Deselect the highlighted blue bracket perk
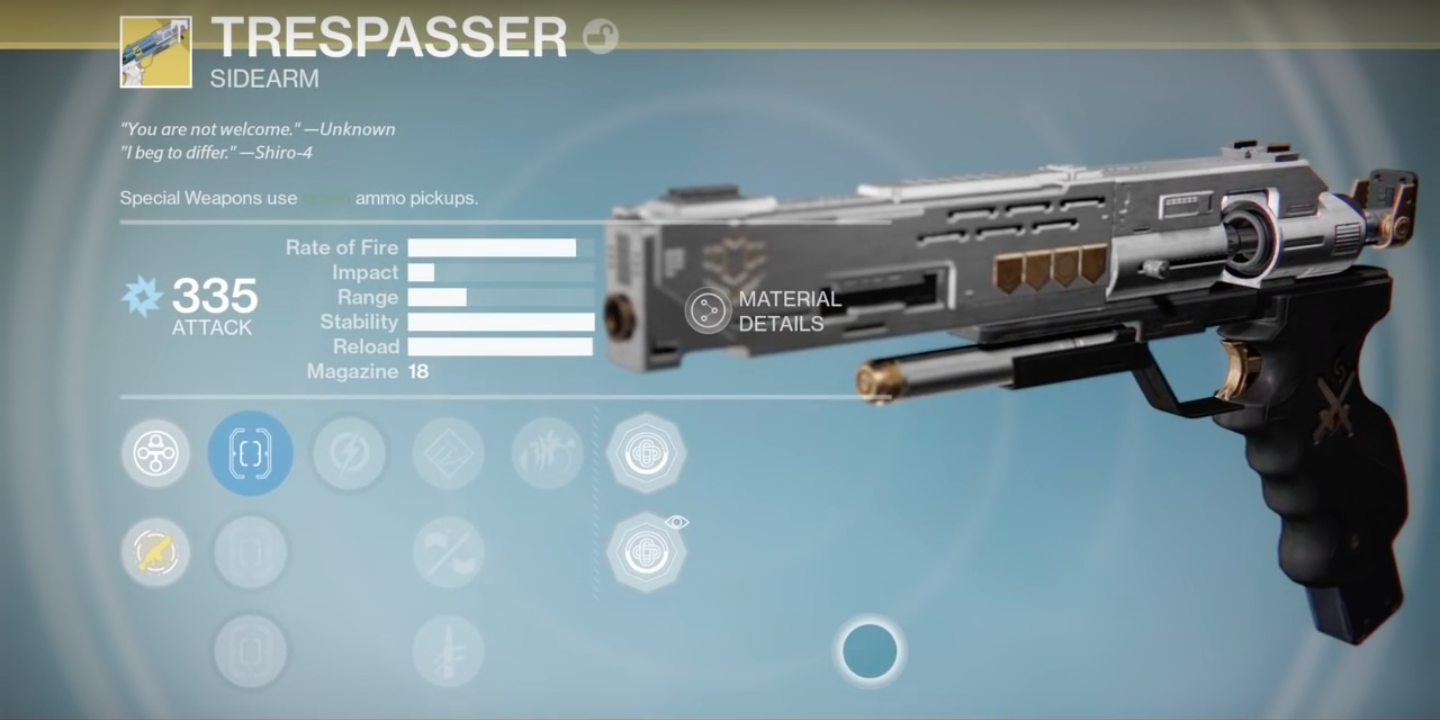 pyautogui.click(x=250, y=453)
